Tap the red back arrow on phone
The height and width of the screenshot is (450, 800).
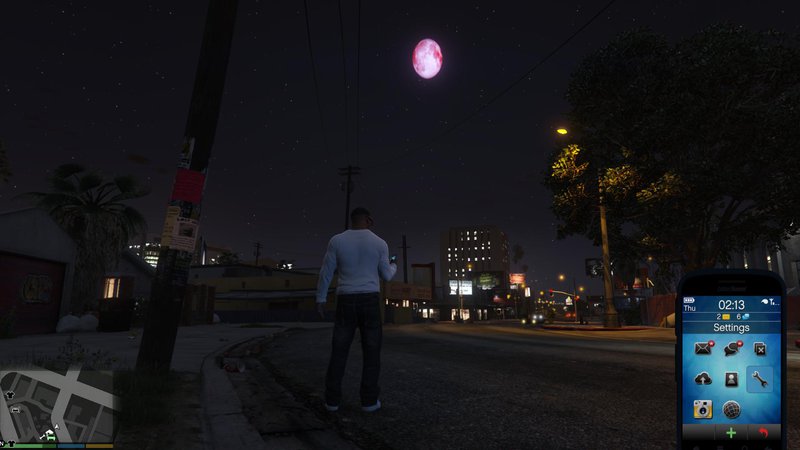[764, 434]
